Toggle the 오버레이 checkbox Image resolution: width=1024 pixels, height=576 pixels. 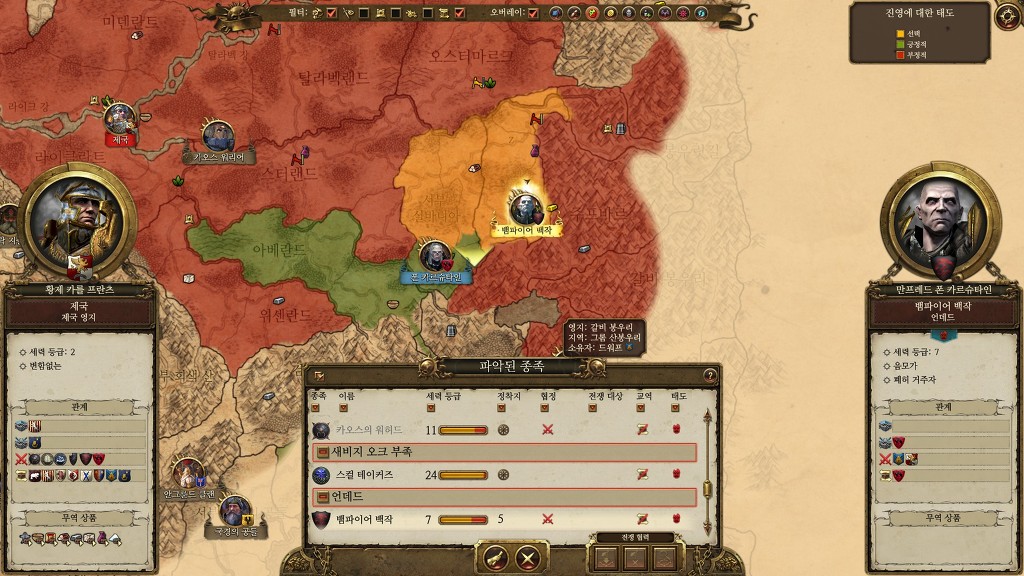point(533,13)
